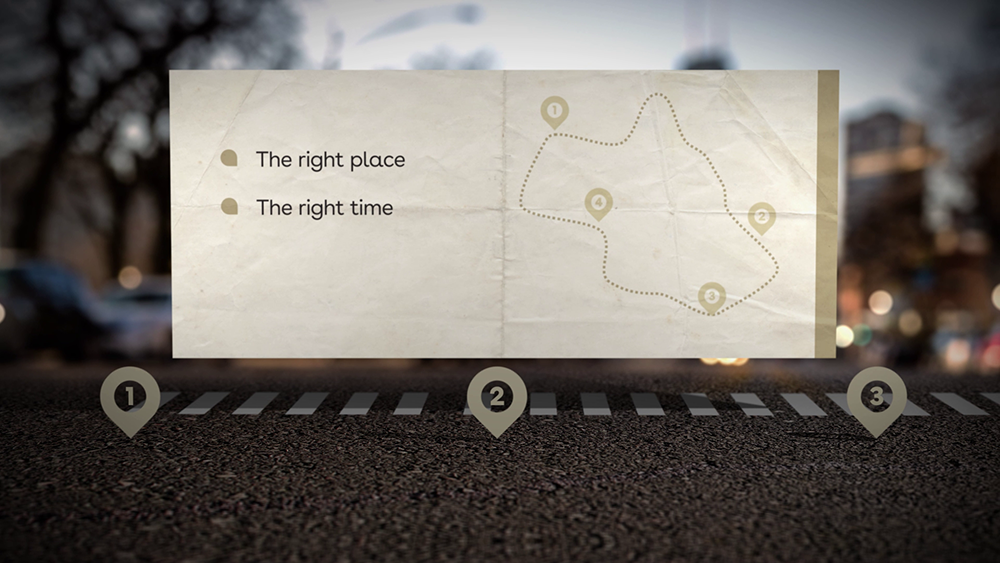Click pin 2 on the paper map route
This screenshot has height=563, width=1000.
(x=761, y=216)
